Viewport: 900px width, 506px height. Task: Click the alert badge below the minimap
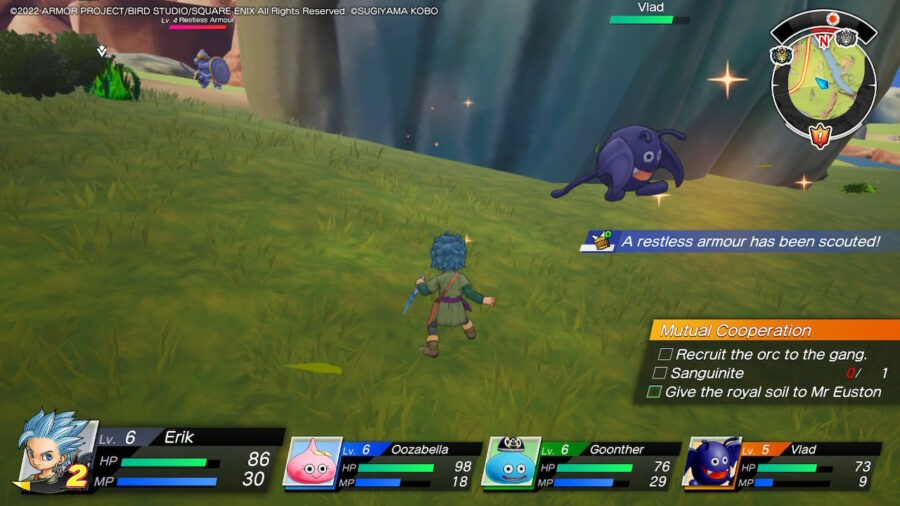821,135
